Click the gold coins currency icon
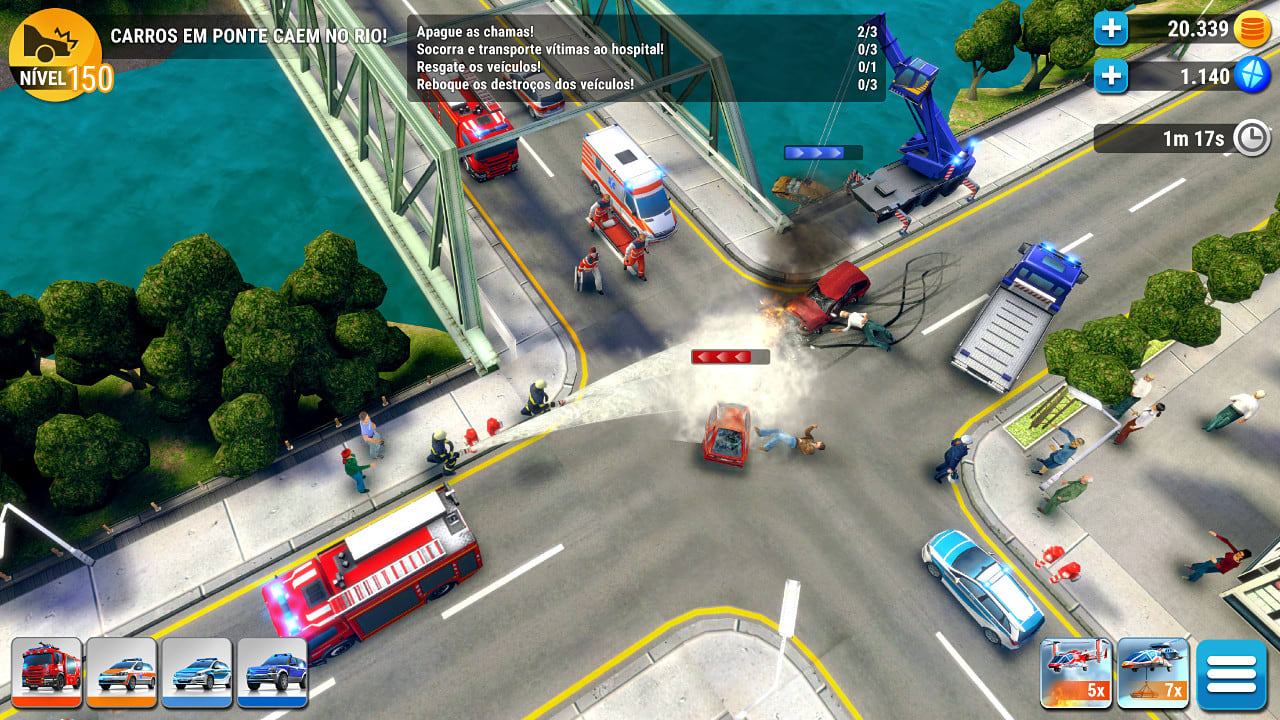This screenshot has height=720, width=1280. [x=1251, y=29]
